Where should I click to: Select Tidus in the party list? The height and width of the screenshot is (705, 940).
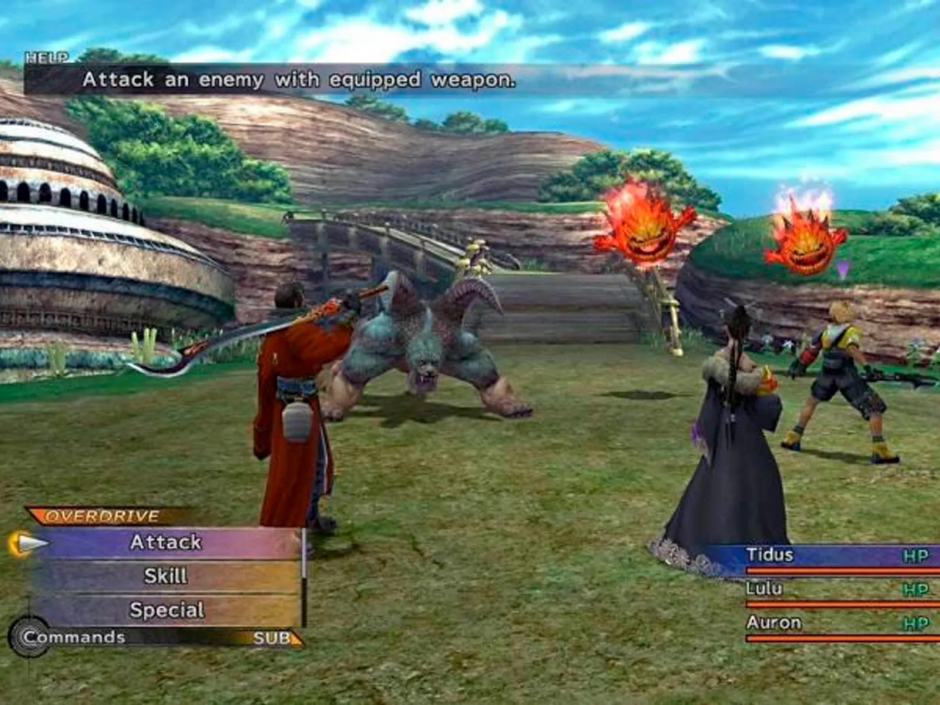(x=770, y=555)
